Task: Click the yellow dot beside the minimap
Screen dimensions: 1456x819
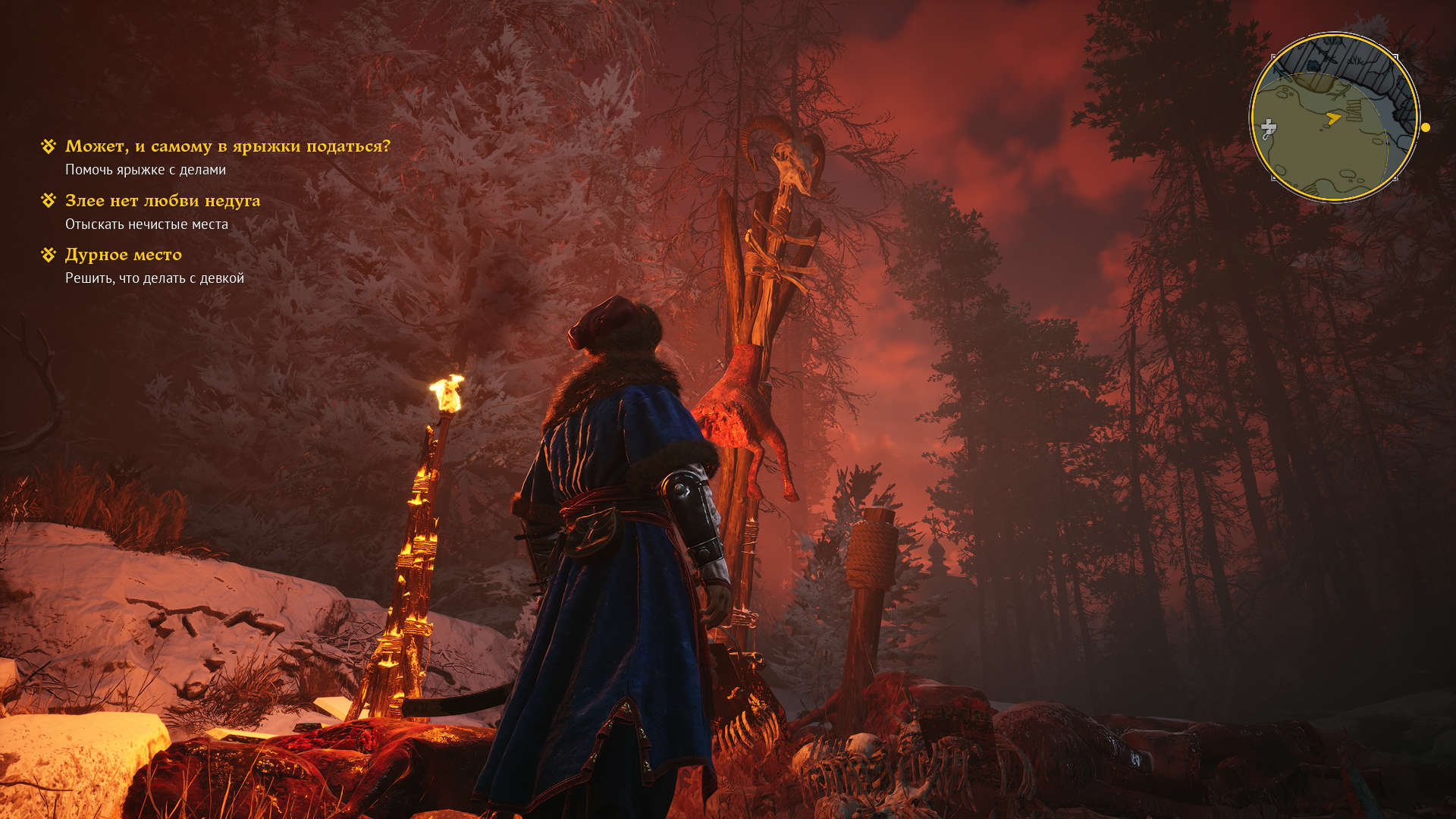Action: click(1426, 127)
